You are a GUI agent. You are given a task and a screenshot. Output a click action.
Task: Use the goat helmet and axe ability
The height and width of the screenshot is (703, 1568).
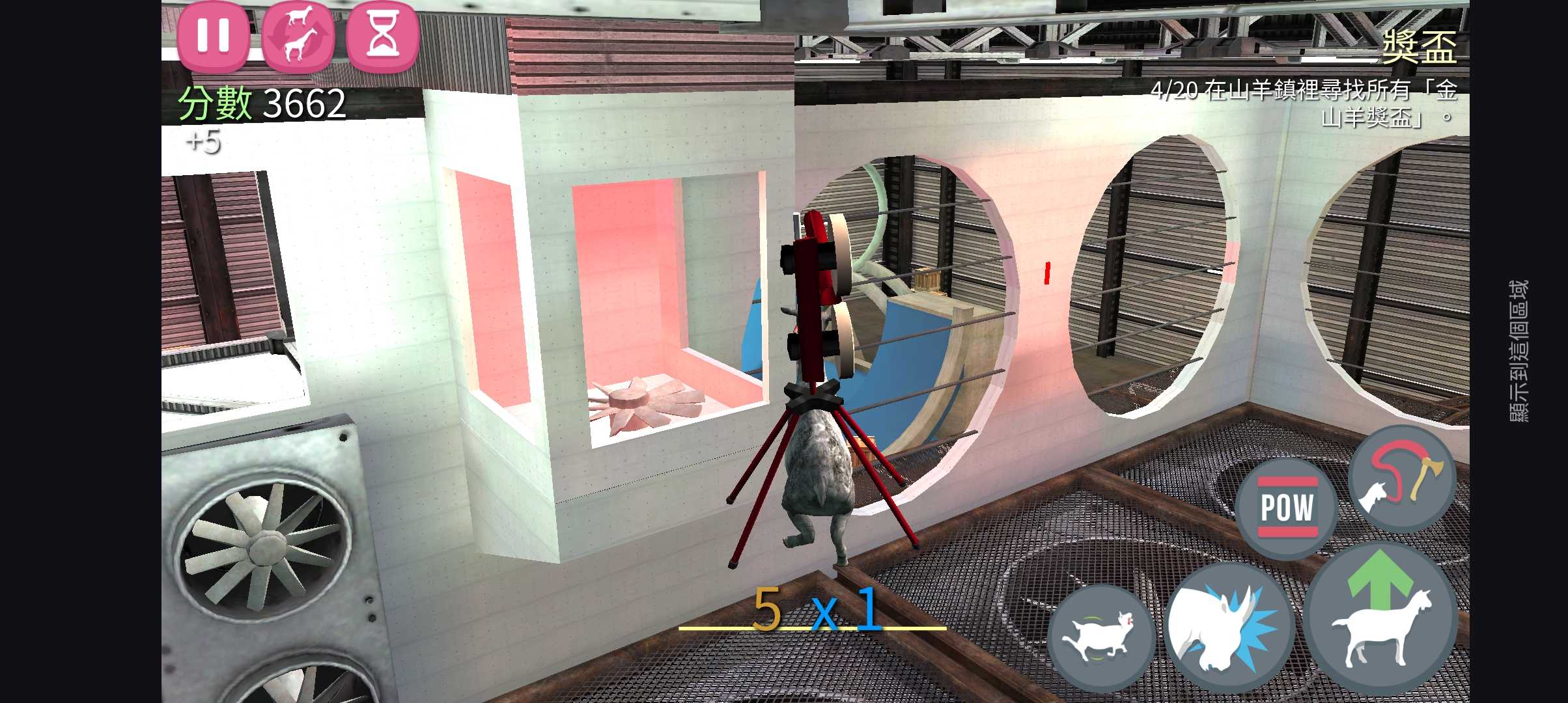point(1401,480)
